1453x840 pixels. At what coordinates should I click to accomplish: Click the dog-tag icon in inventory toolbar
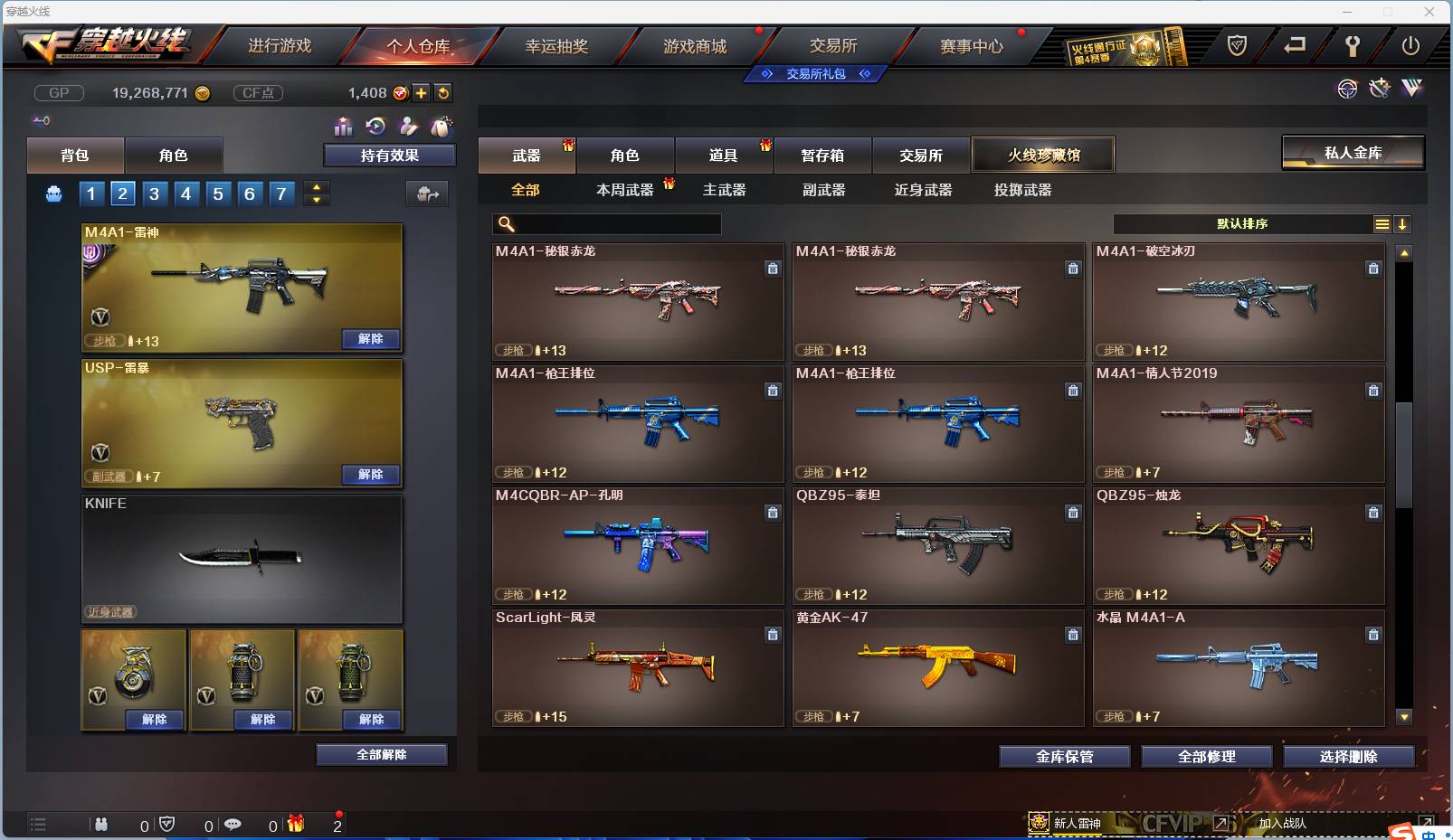[441, 127]
